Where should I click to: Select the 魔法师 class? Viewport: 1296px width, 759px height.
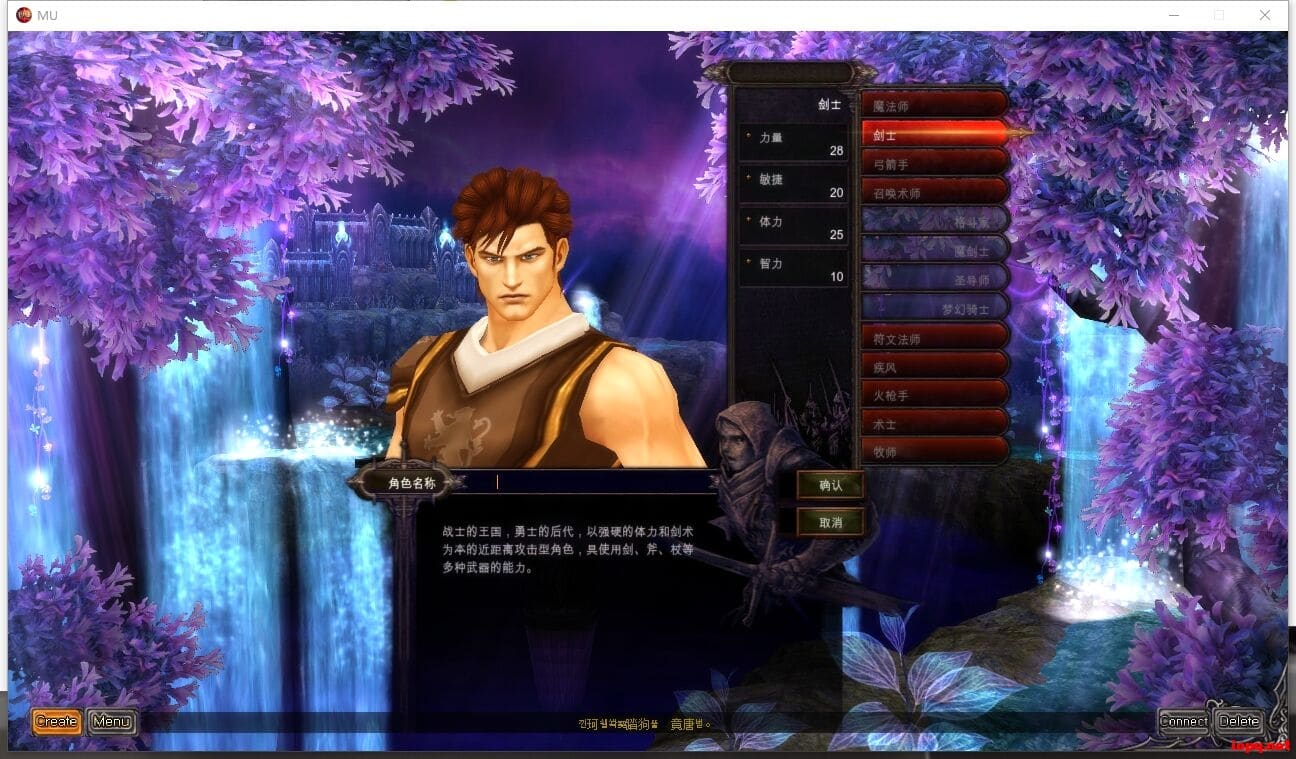[x=933, y=105]
